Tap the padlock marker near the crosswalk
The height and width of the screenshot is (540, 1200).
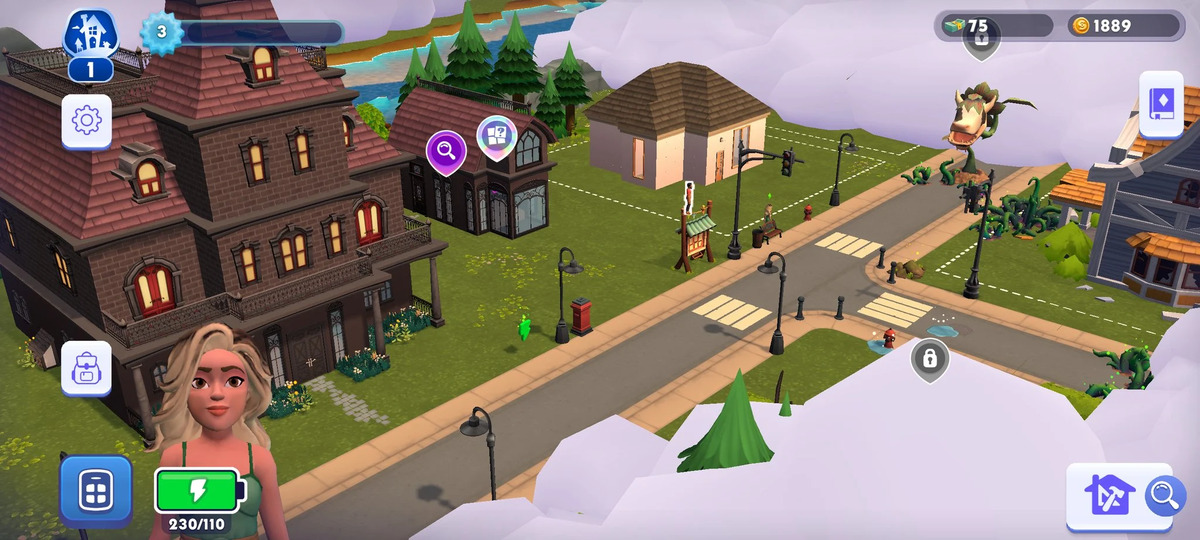coord(930,358)
